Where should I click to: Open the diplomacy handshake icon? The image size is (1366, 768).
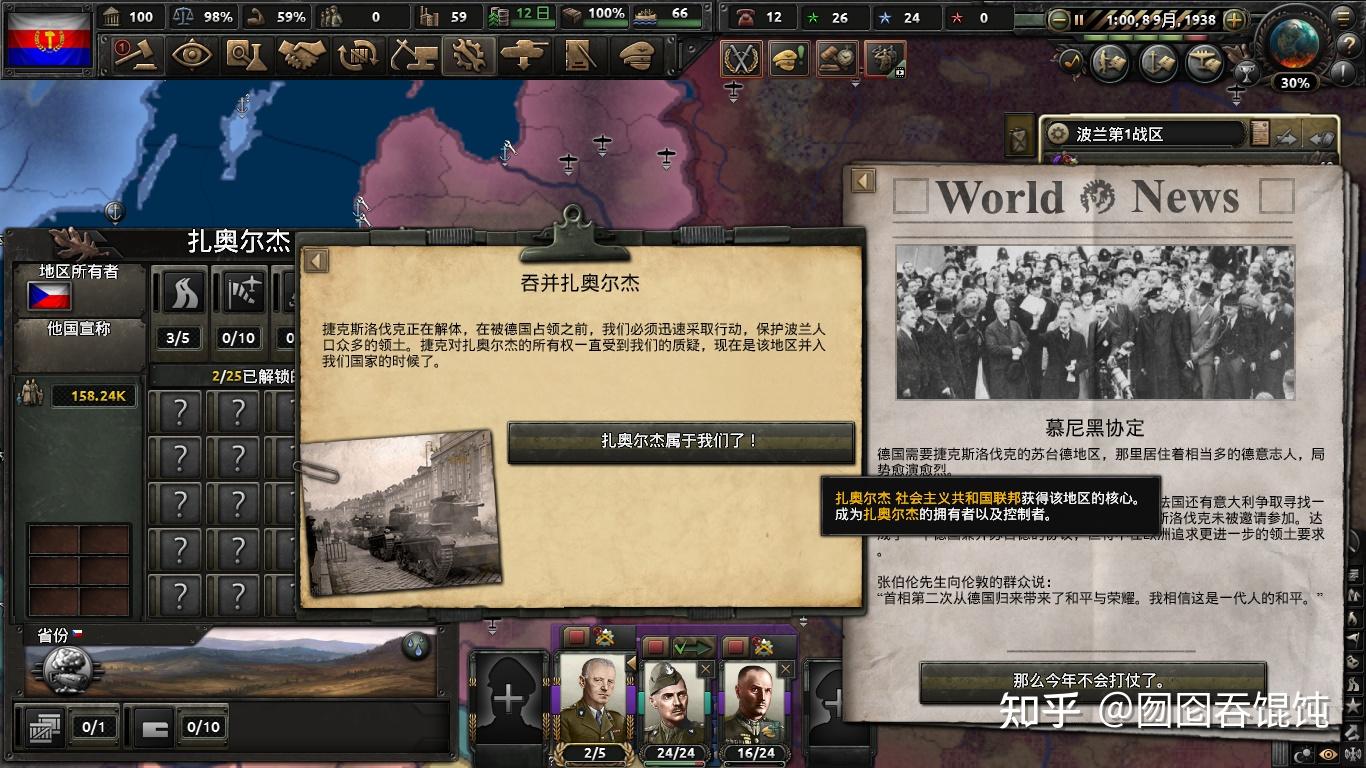pyautogui.click(x=303, y=55)
